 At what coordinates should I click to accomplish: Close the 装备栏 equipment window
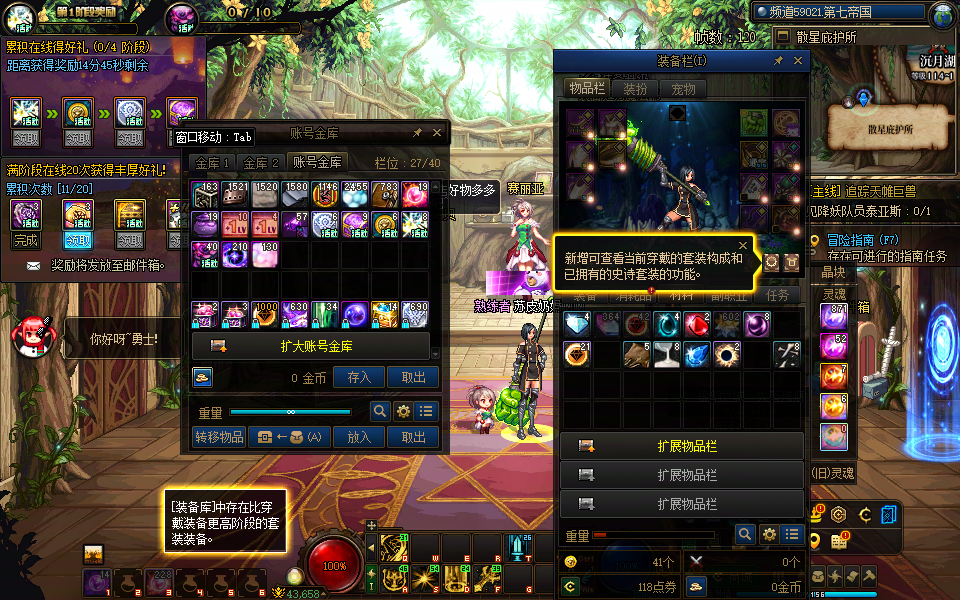(x=798, y=61)
